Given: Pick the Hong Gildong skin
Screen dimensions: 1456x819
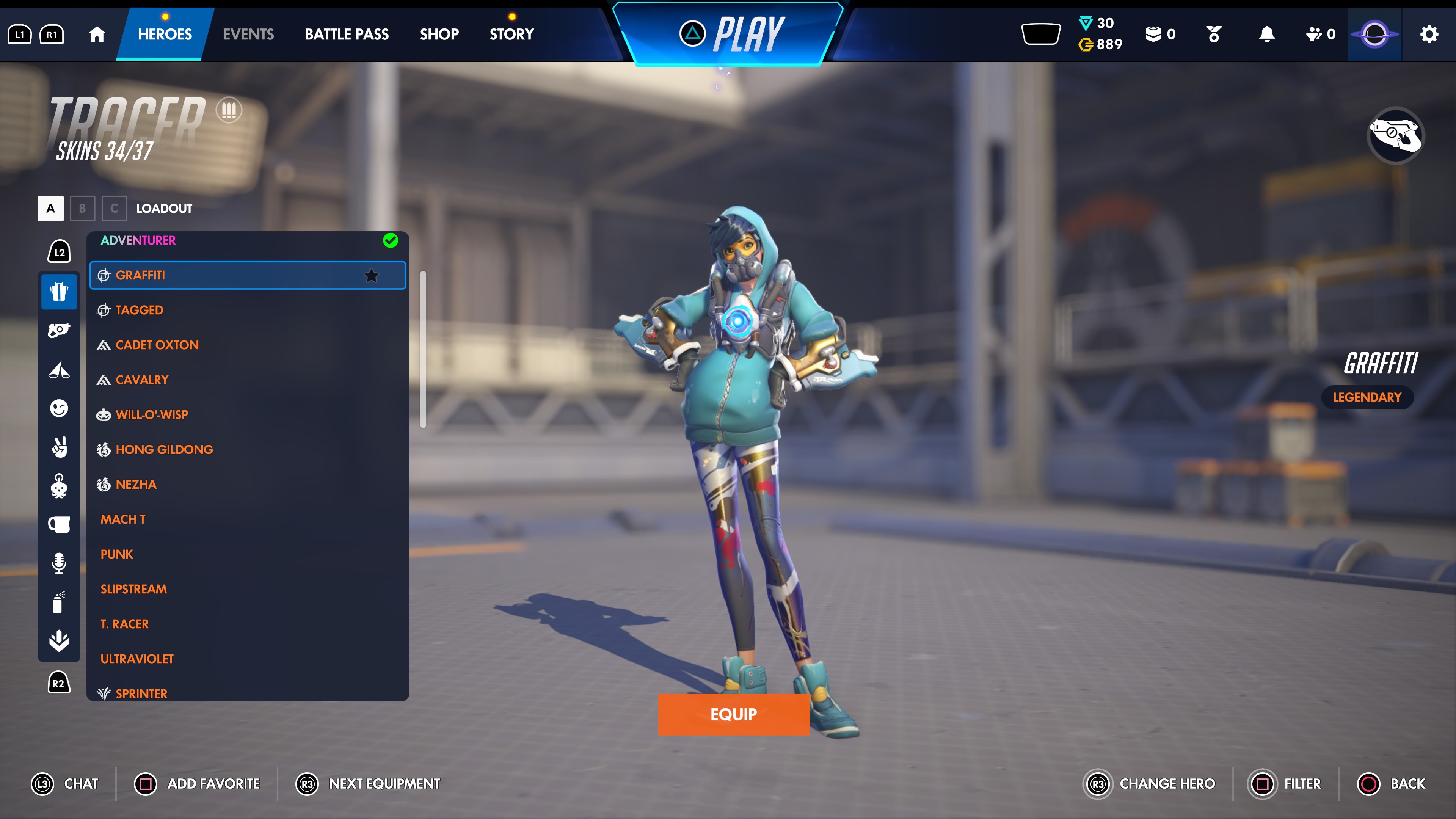Looking at the screenshot, I should [164, 449].
